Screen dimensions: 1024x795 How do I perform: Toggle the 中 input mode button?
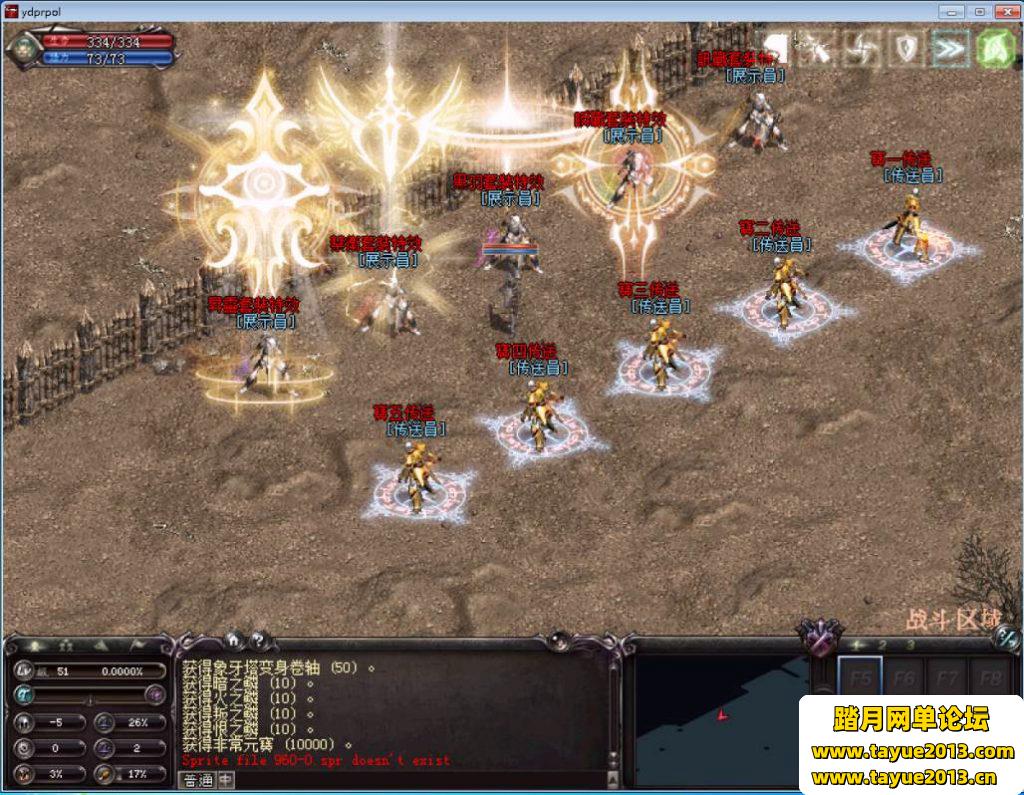click(x=226, y=780)
